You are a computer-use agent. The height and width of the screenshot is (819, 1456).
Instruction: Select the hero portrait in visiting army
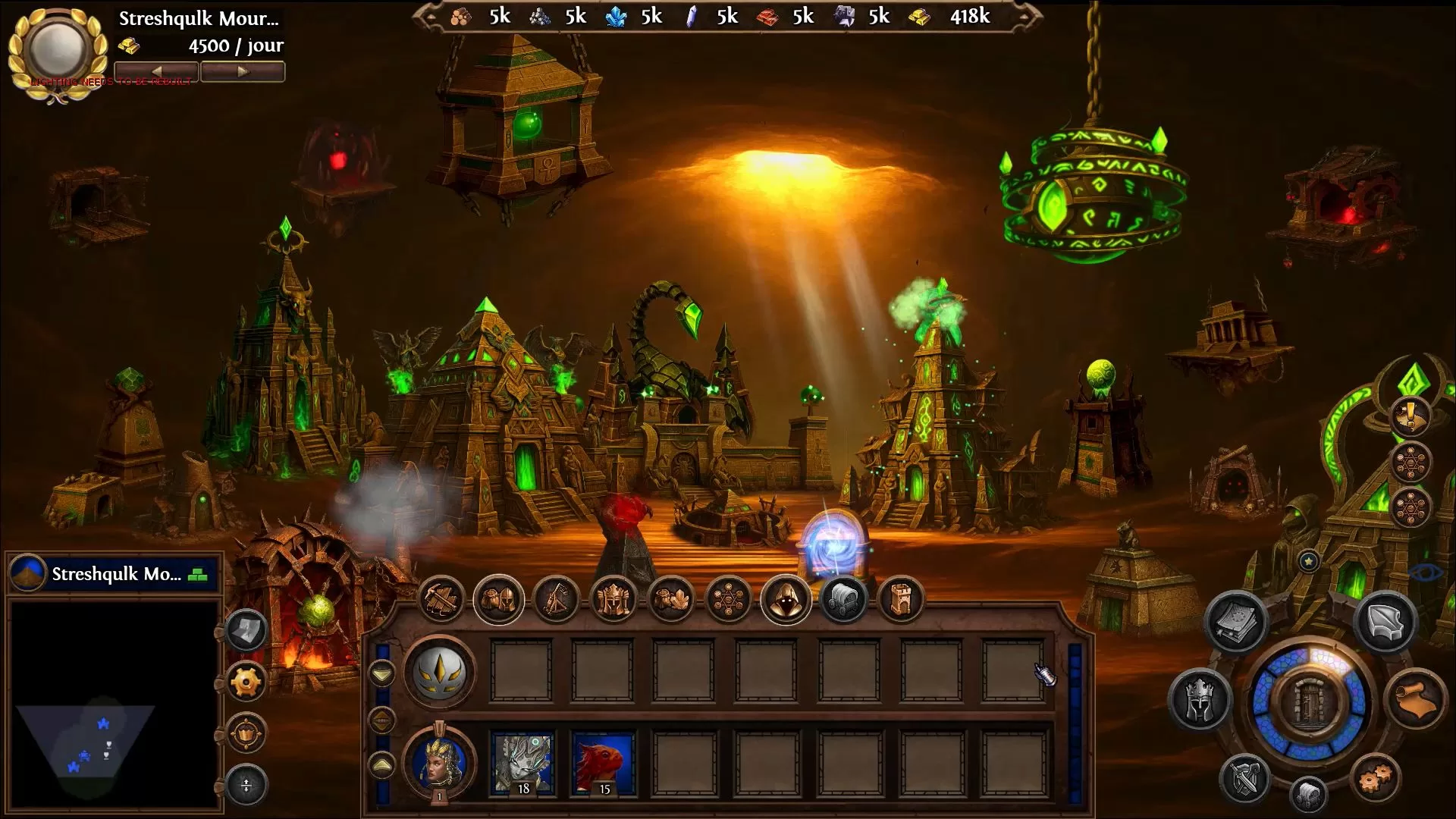click(x=440, y=761)
